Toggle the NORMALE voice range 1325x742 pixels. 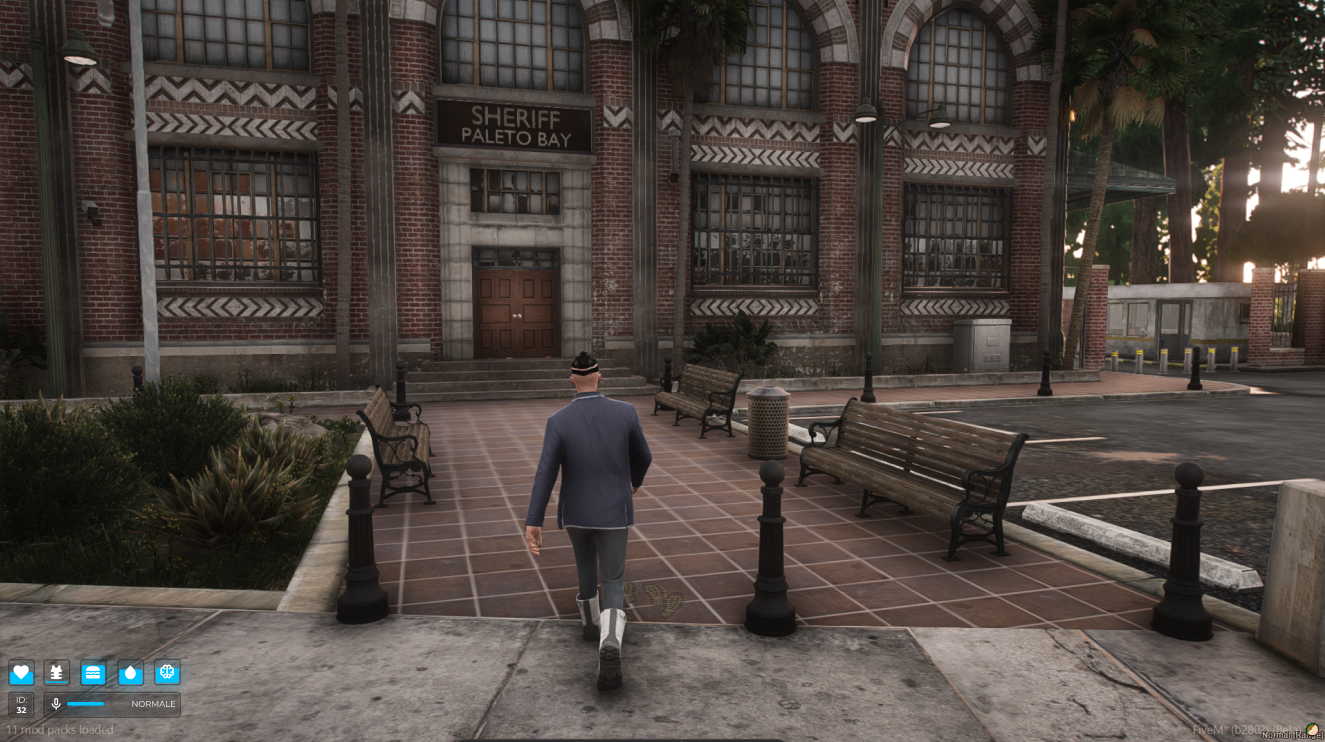coord(152,704)
